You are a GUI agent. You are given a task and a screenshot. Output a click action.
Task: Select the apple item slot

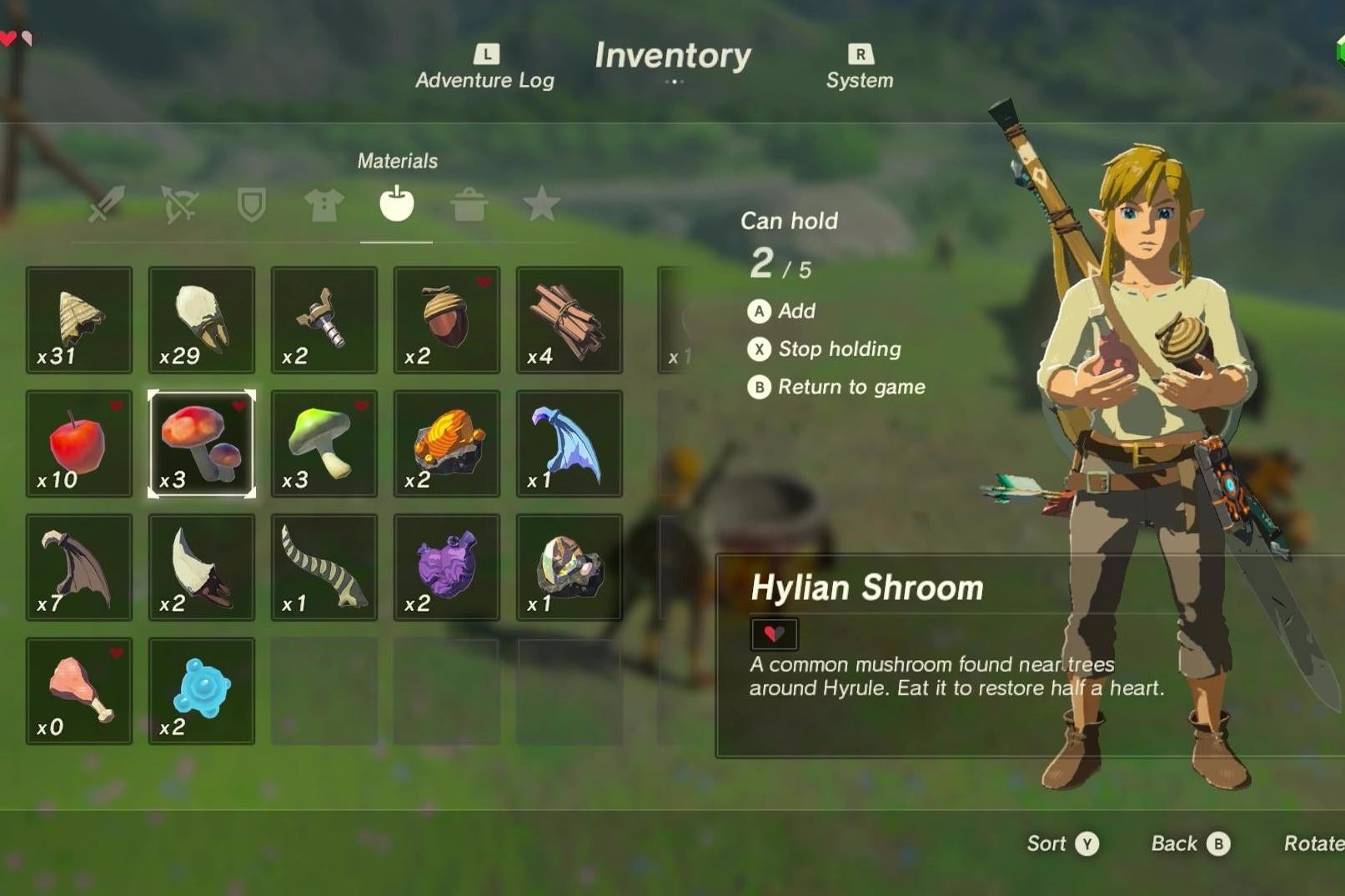(79, 444)
